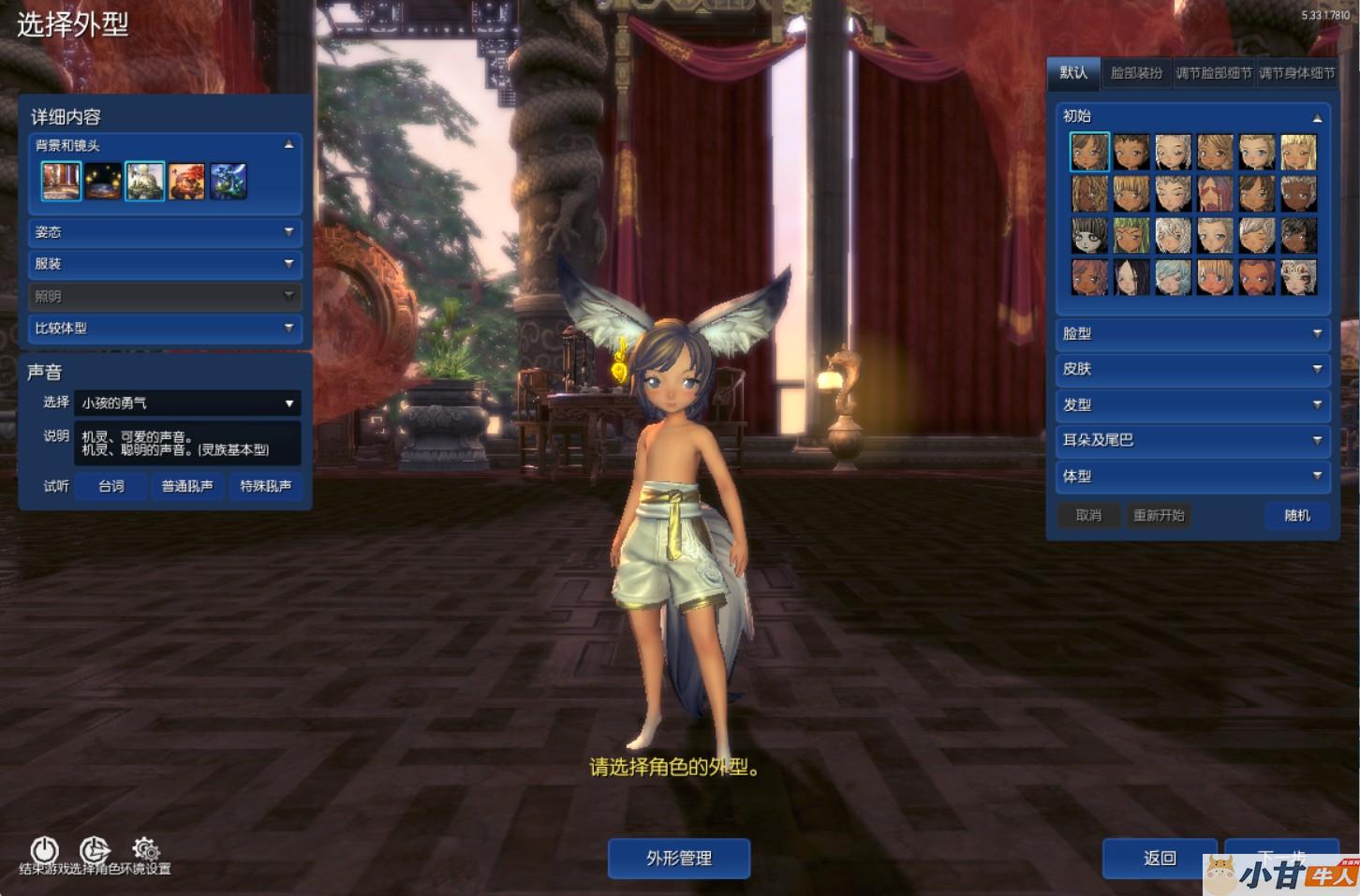
Task: Expand the 耳朵及尾巴 section
Action: tap(1191, 440)
